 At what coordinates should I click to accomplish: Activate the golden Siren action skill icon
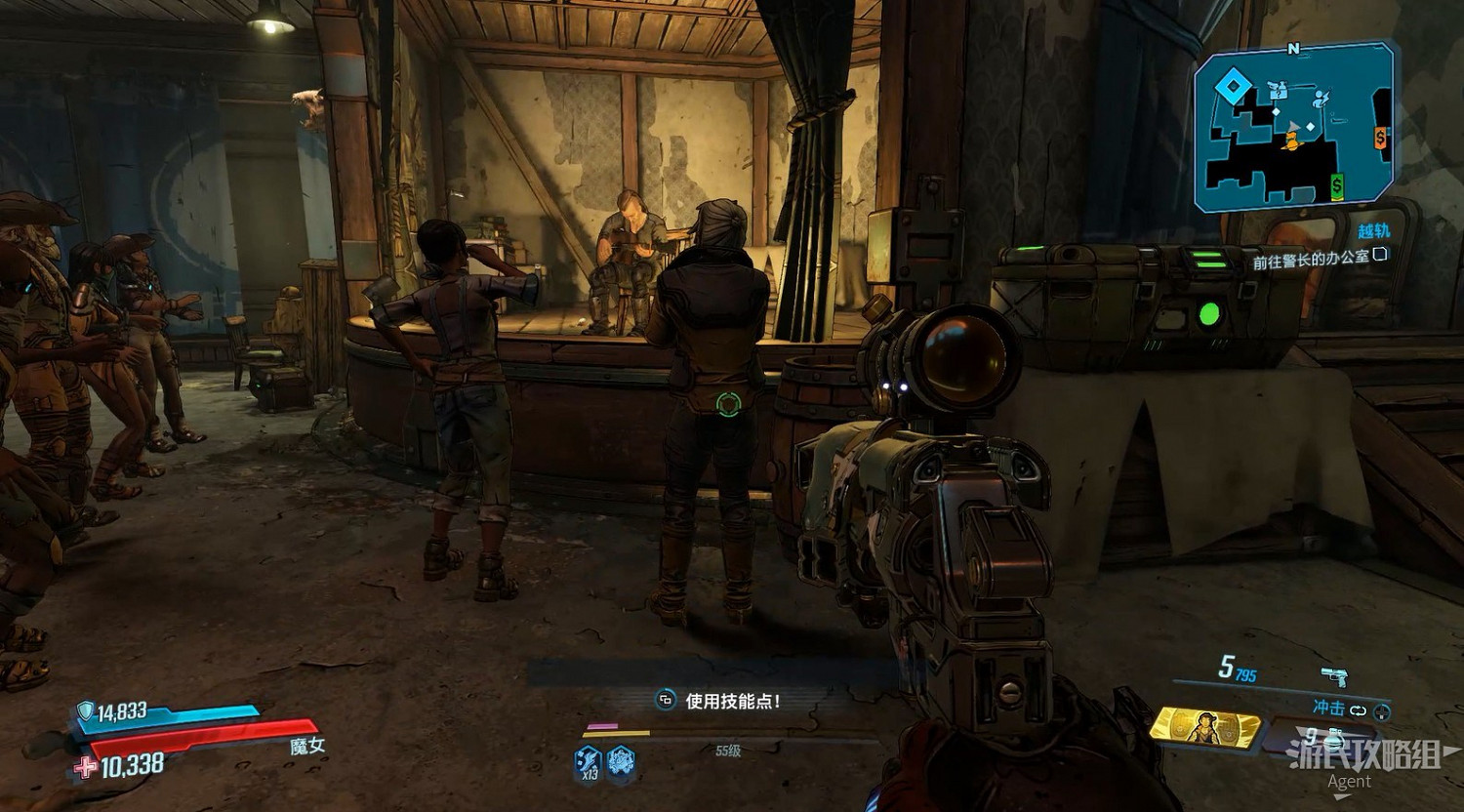coord(1205,726)
